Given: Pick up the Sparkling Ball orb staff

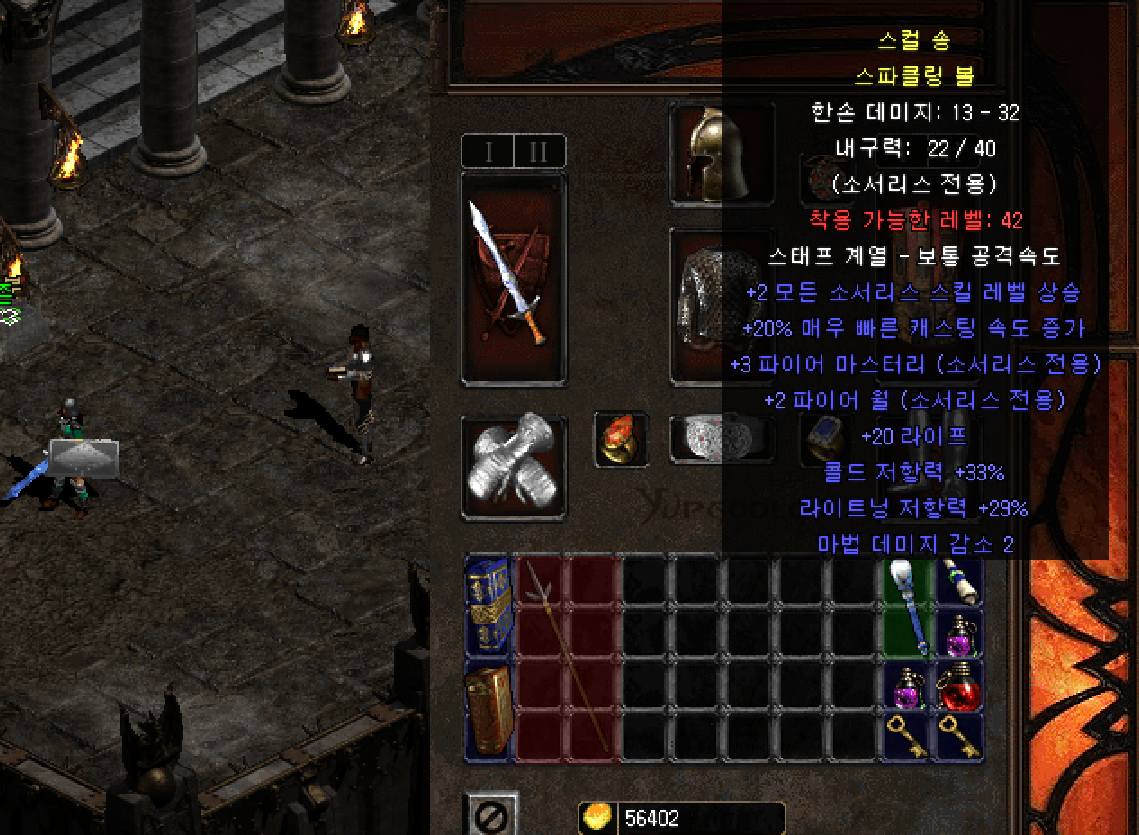Looking at the screenshot, I should 906,606.
